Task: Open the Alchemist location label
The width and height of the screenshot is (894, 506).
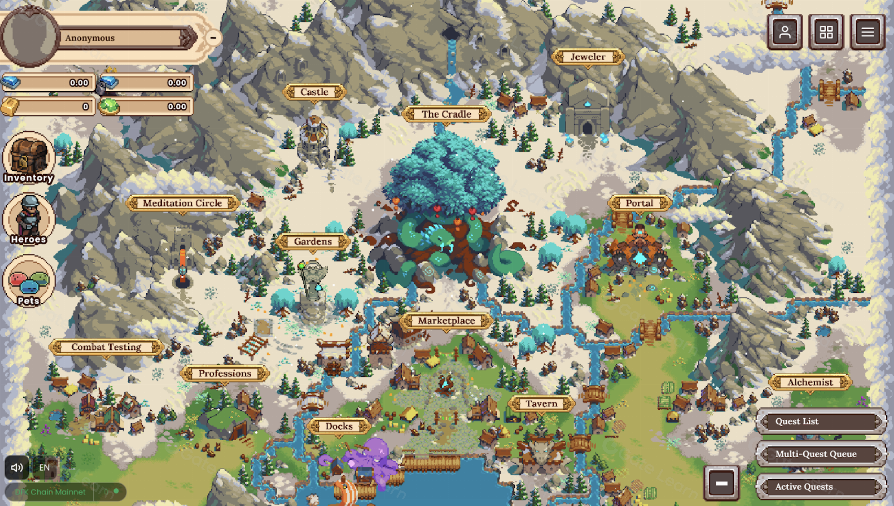Action: (x=810, y=382)
